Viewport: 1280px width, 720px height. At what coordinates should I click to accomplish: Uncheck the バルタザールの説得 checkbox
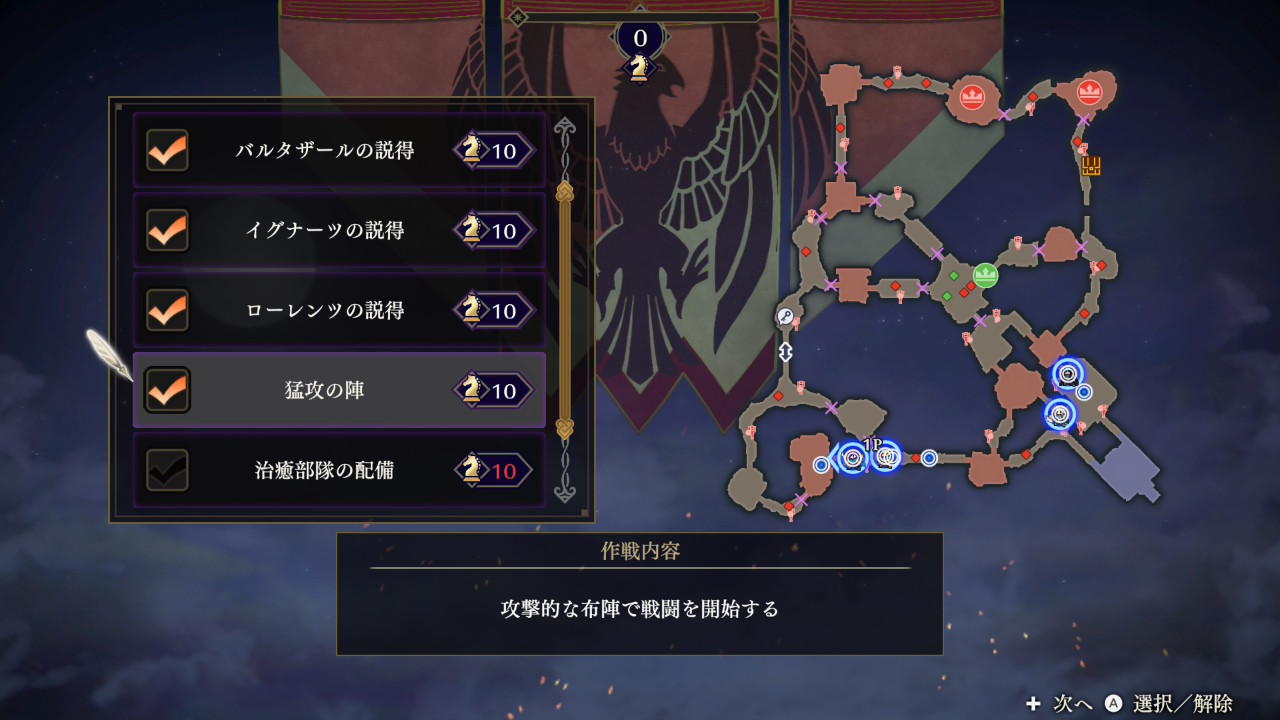(x=167, y=151)
